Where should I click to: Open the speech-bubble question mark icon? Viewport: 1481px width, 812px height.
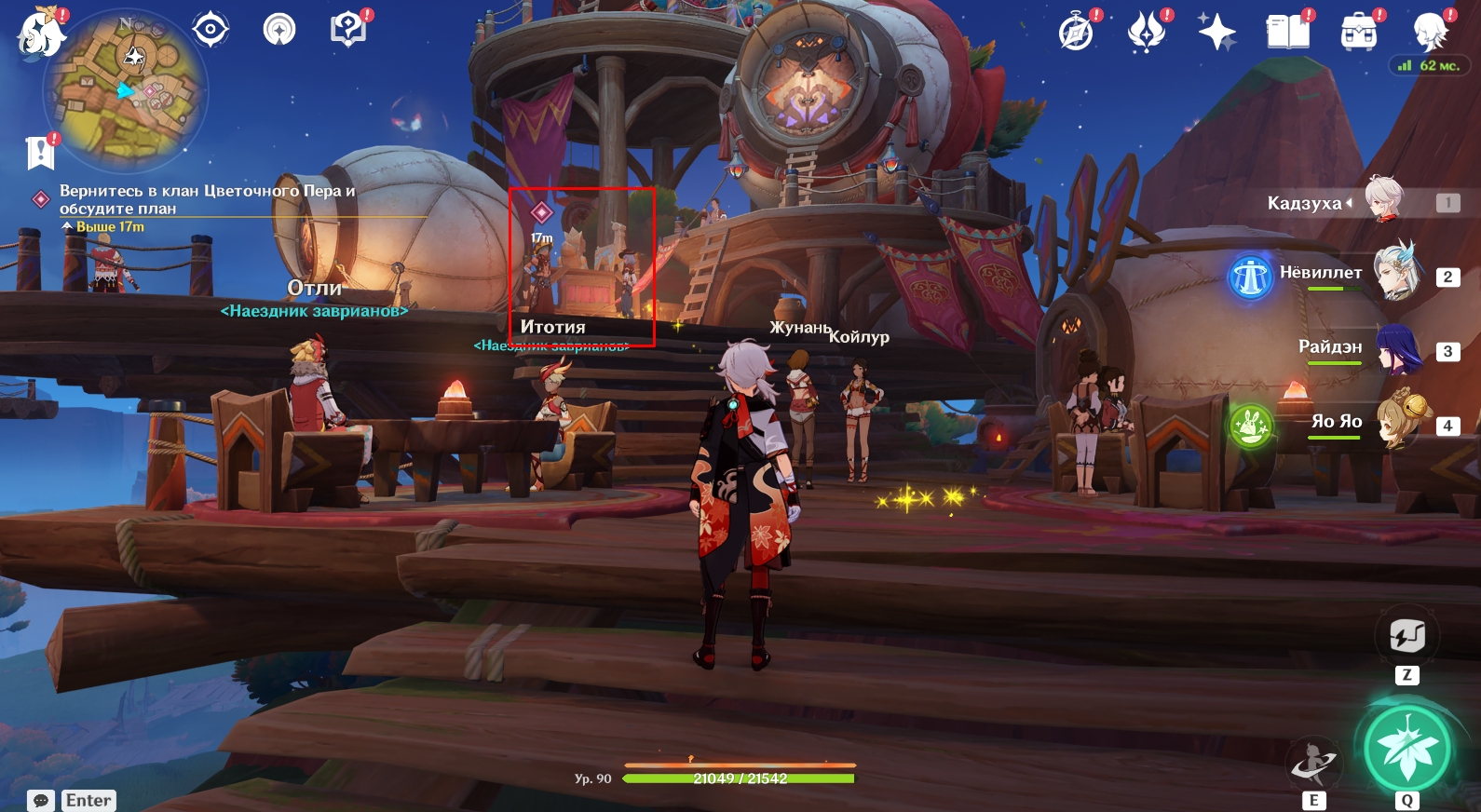pos(347,30)
